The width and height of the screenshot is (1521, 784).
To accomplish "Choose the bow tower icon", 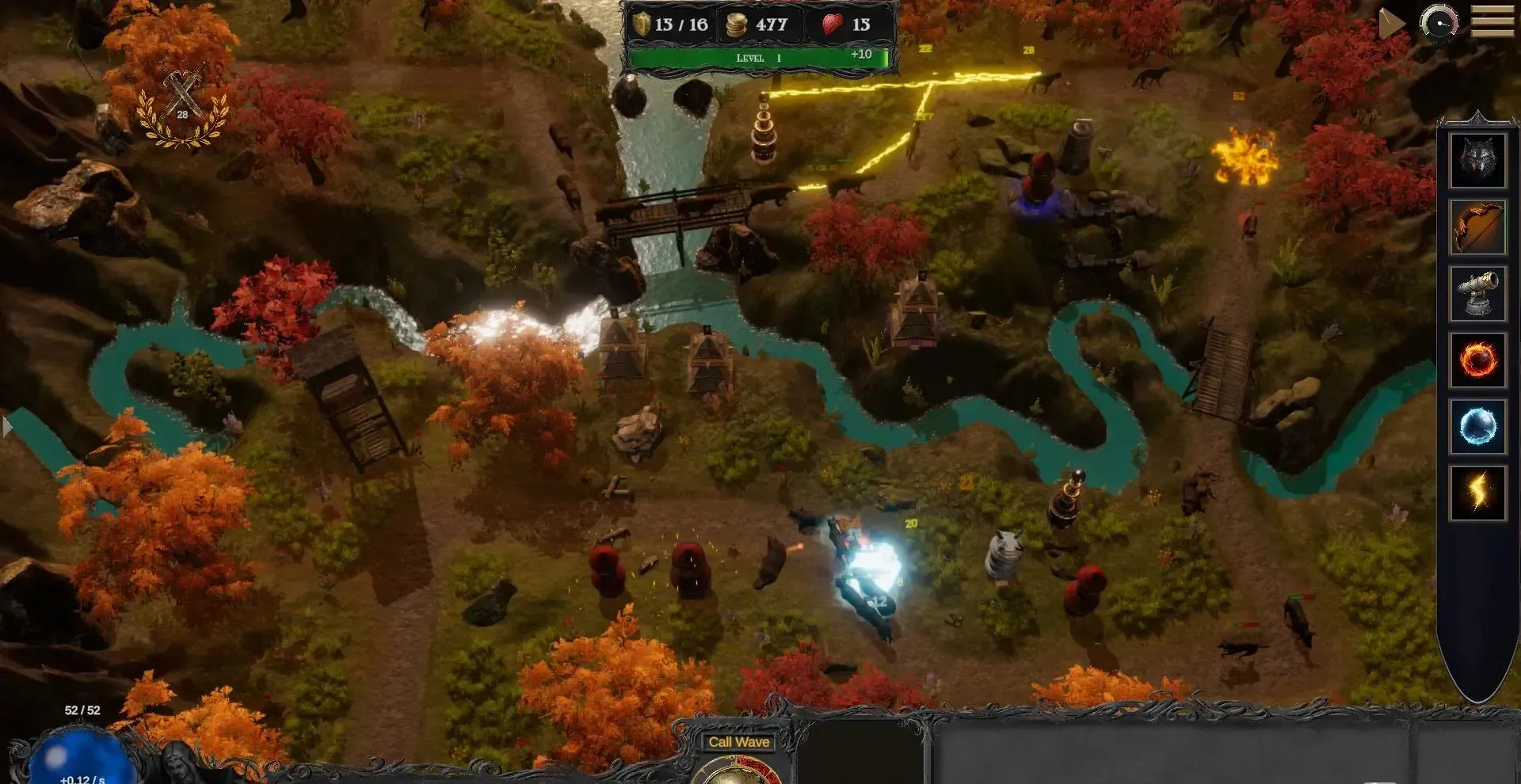I will click(1477, 227).
